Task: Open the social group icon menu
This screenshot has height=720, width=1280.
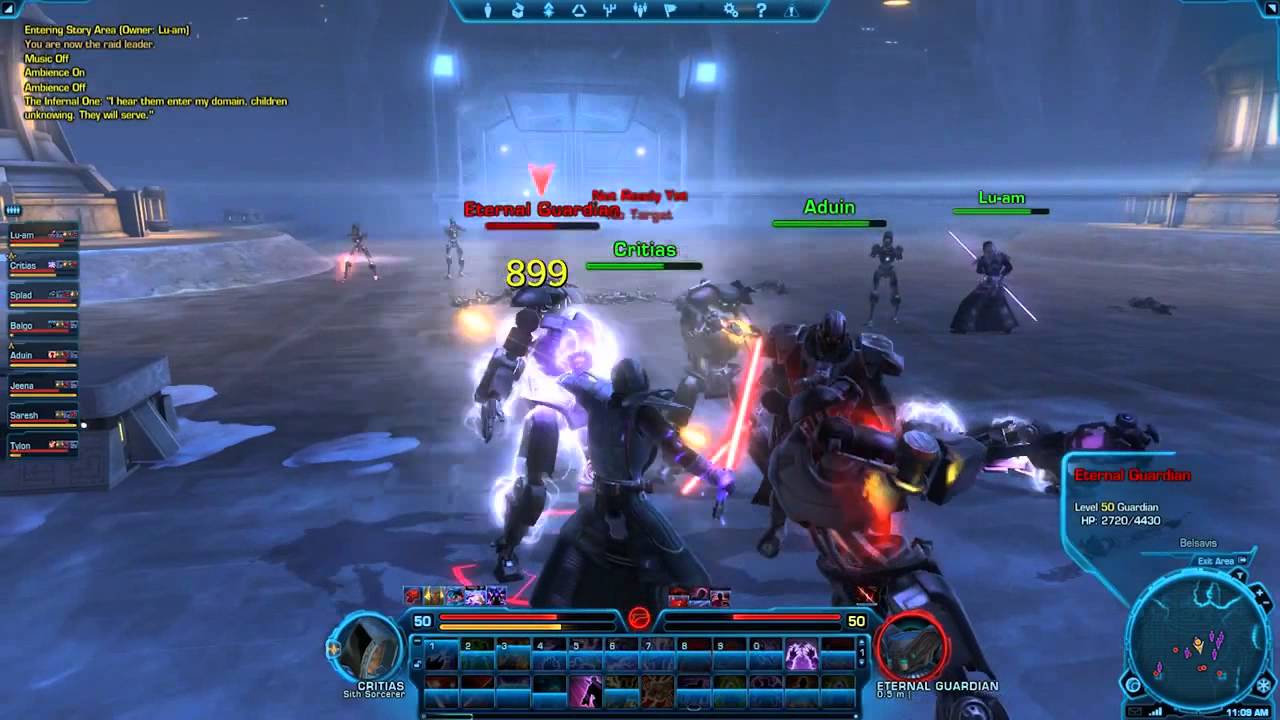Action: click(641, 11)
